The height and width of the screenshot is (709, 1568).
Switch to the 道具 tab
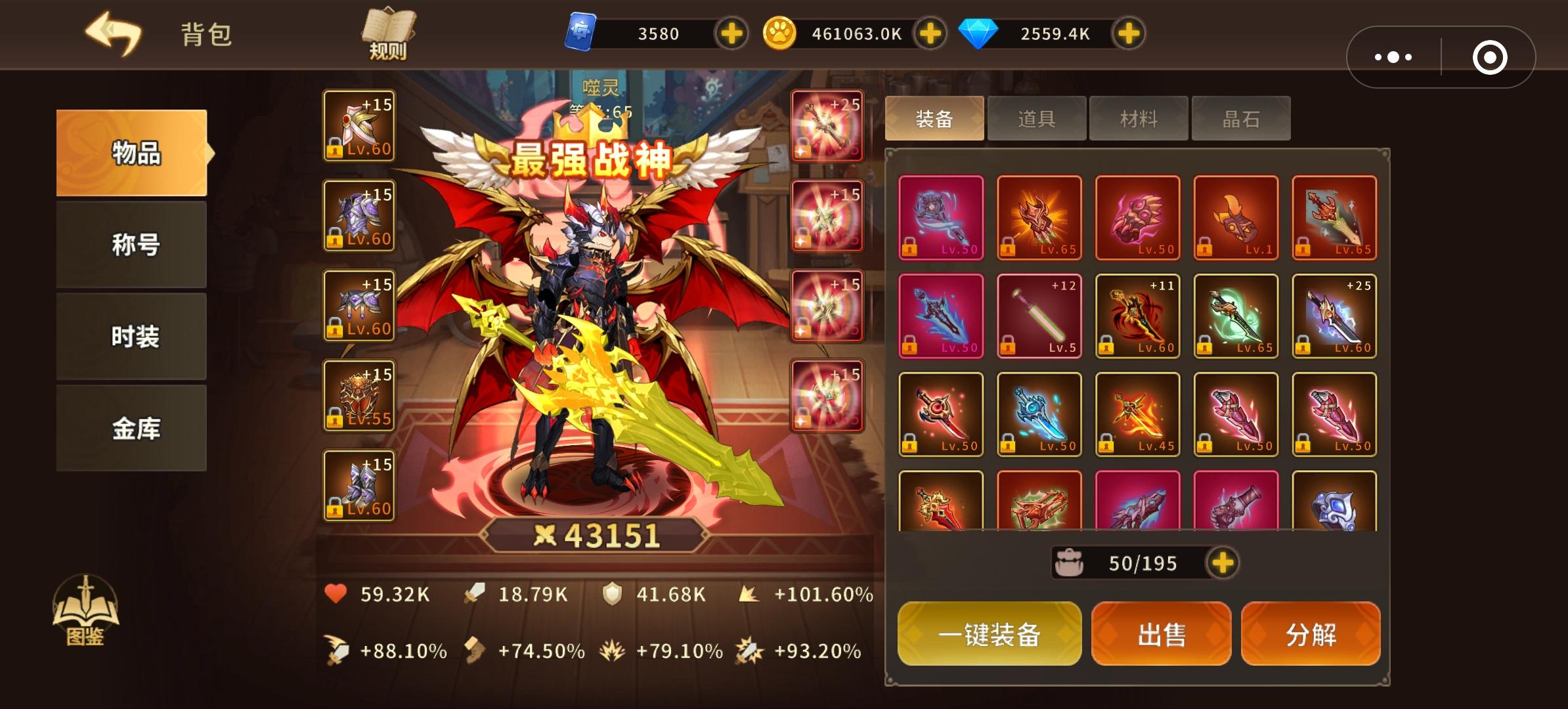1036,118
